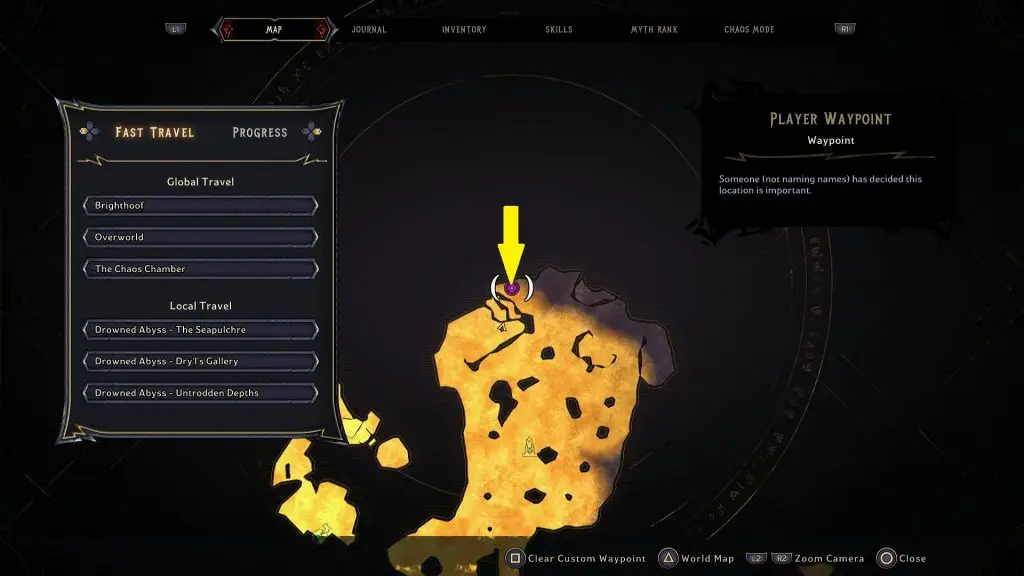
Task: Open the Inventory tab
Action: (464, 30)
